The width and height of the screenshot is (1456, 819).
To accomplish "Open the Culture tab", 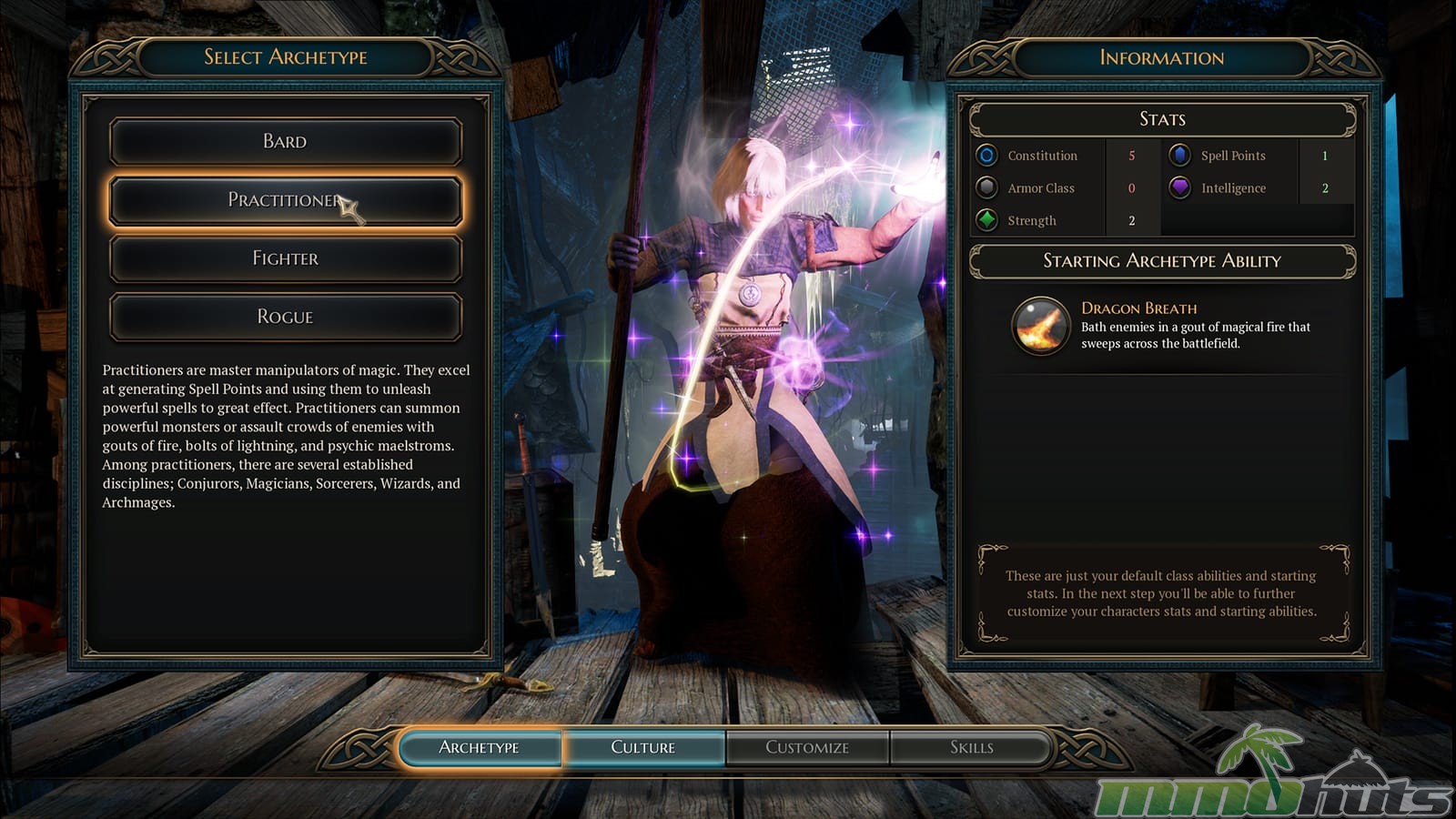I will pos(643,747).
